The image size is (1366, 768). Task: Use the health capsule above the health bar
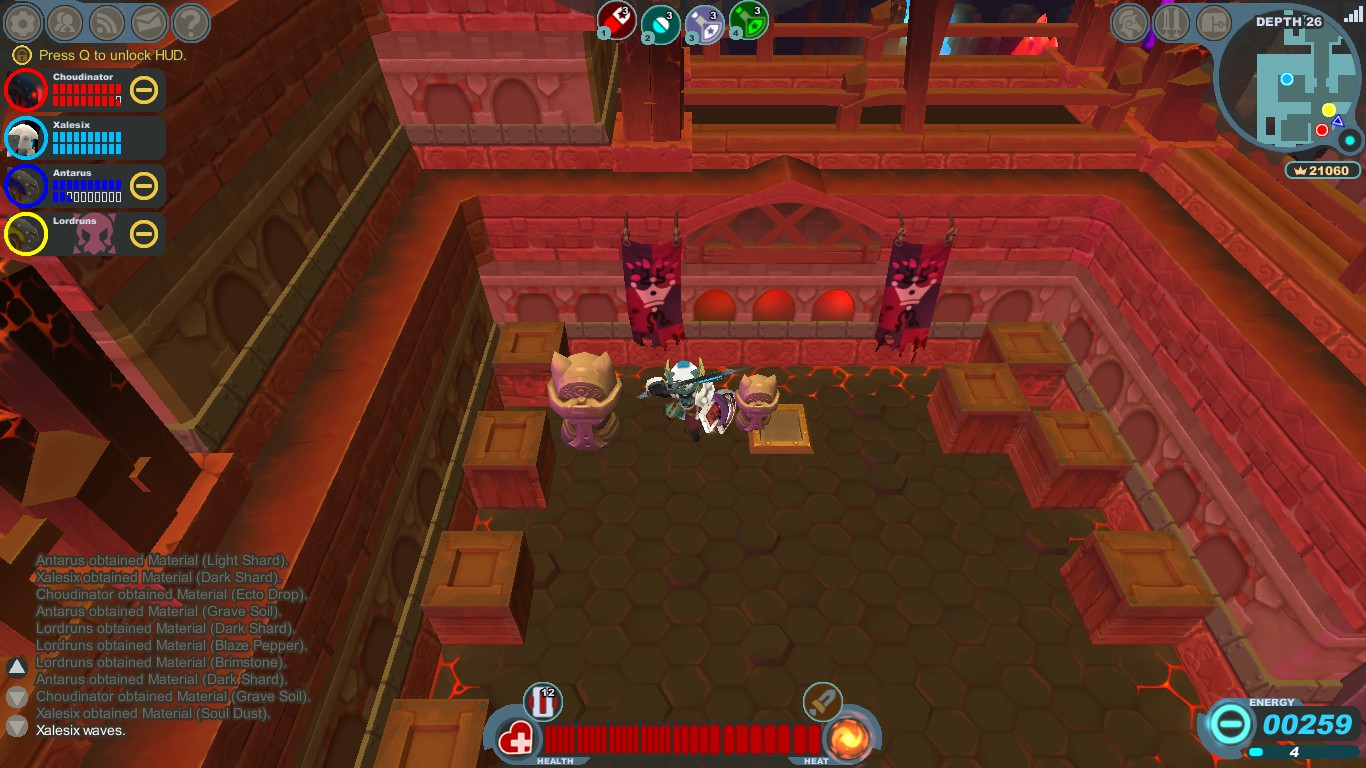(544, 702)
